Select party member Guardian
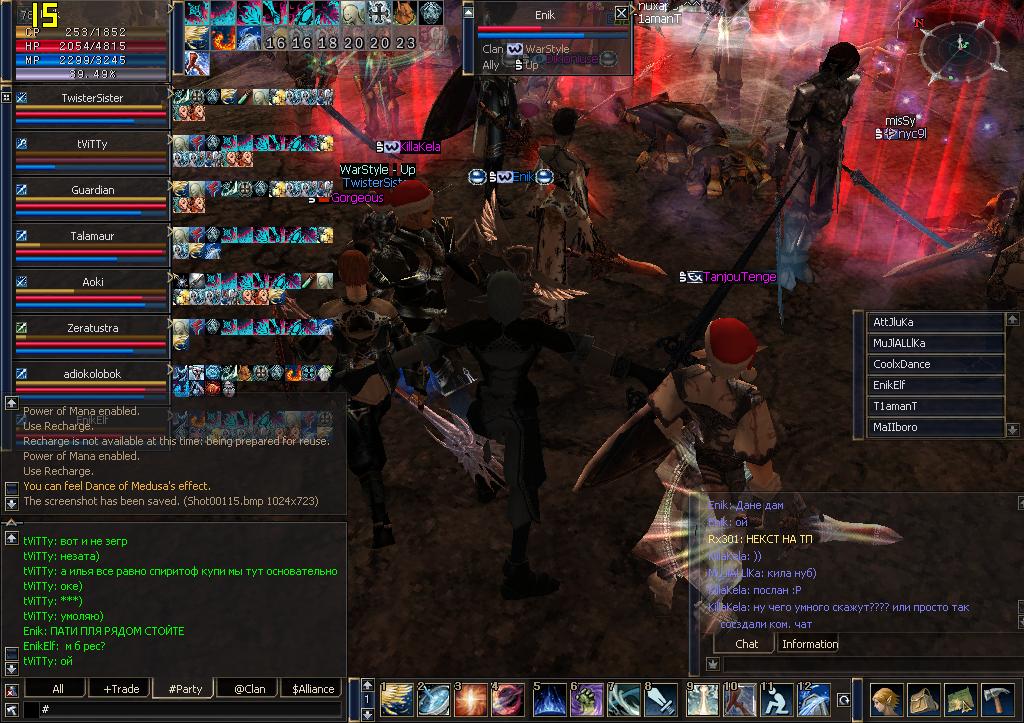1024x723 pixels. [92, 190]
